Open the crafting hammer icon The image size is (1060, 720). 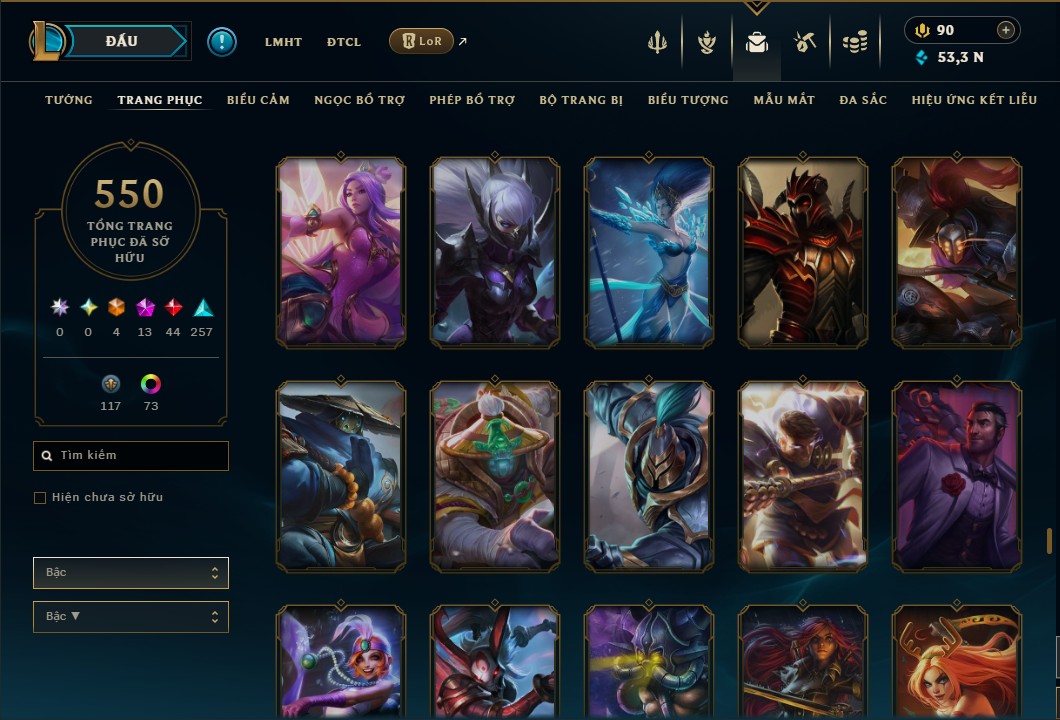tap(805, 42)
